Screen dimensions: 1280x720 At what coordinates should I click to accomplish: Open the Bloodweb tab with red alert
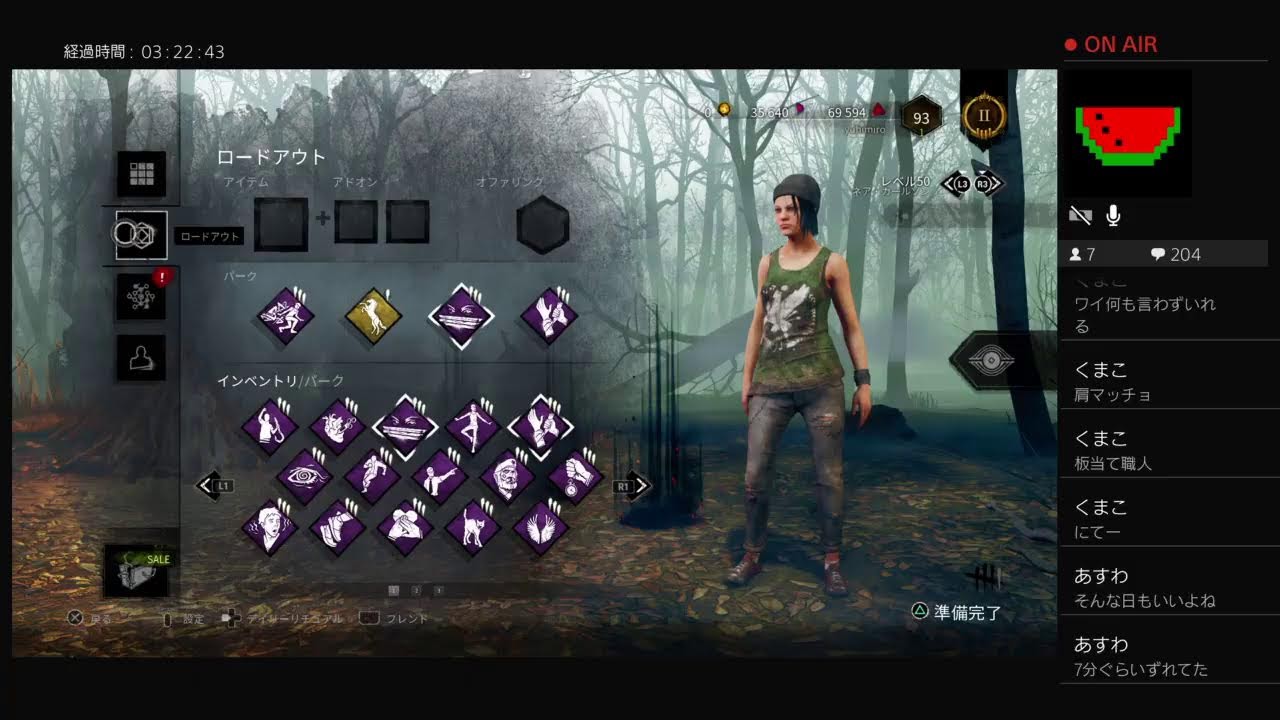click(x=141, y=296)
